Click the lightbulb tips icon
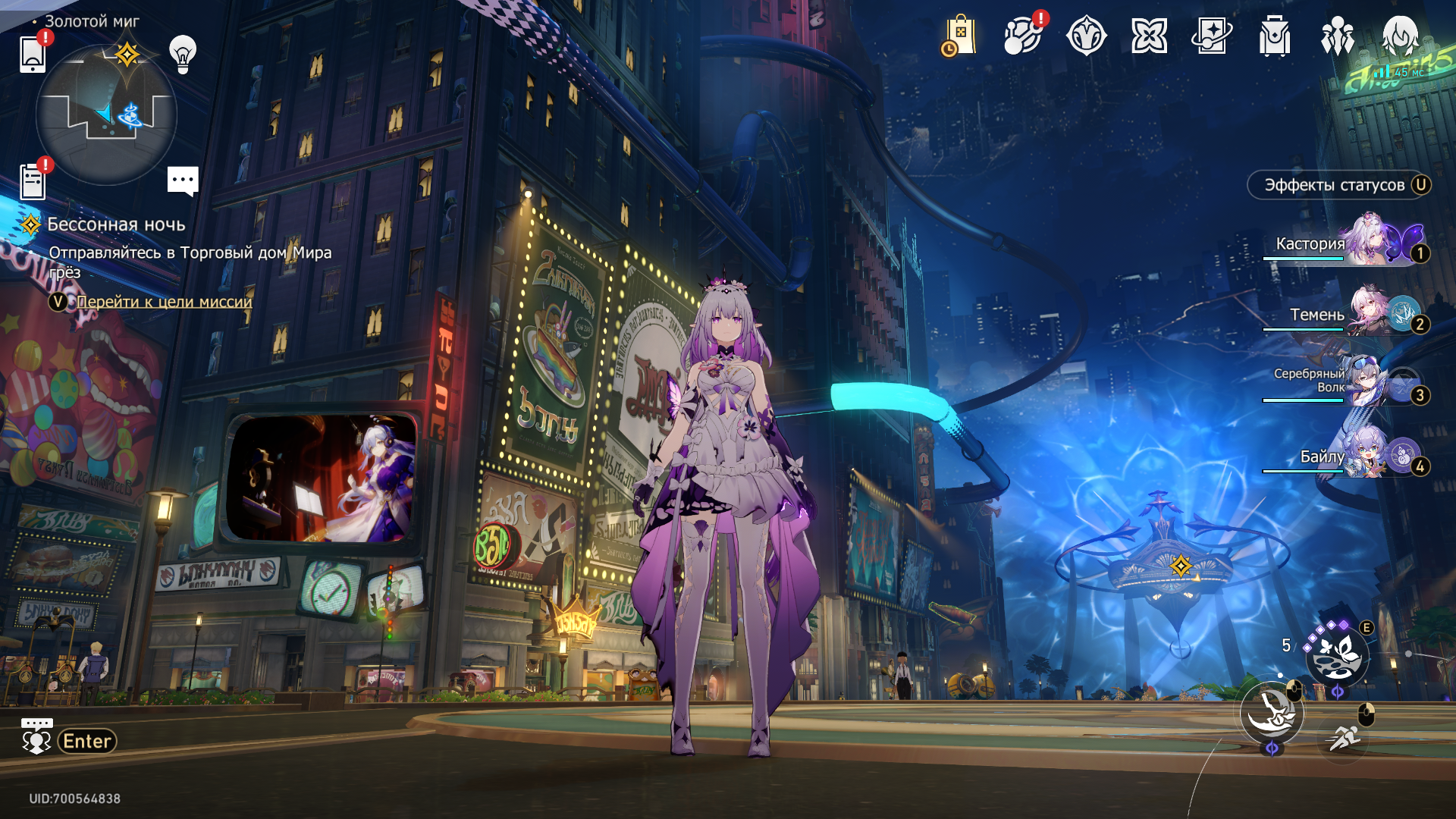Image resolution: width=1456 pixels, height=819 pixels. [183, 54]
